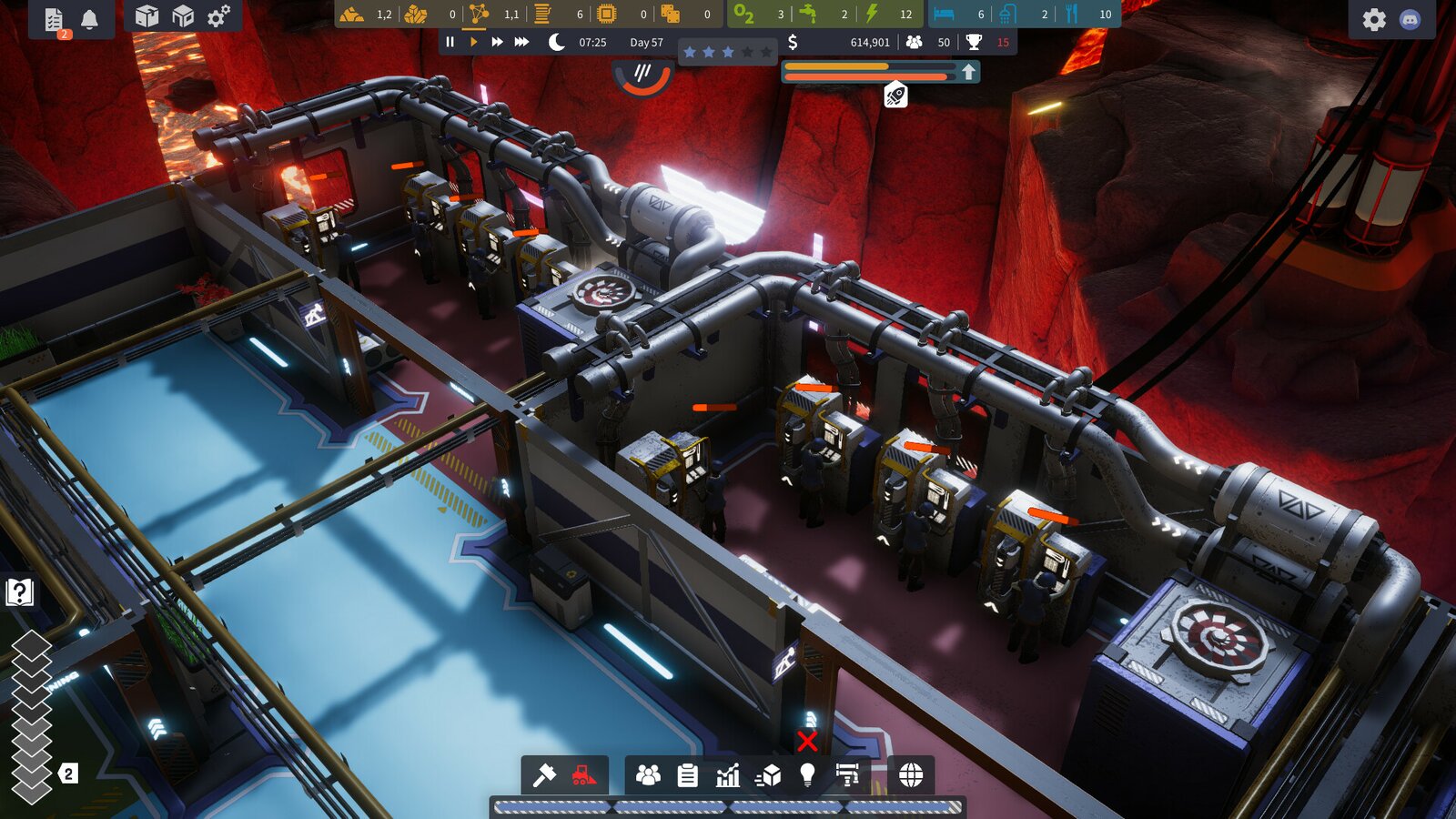Click the rocket icon badge
This screenshot has width=1456, height=819.
pyautogui.click(x=895, y=95)
